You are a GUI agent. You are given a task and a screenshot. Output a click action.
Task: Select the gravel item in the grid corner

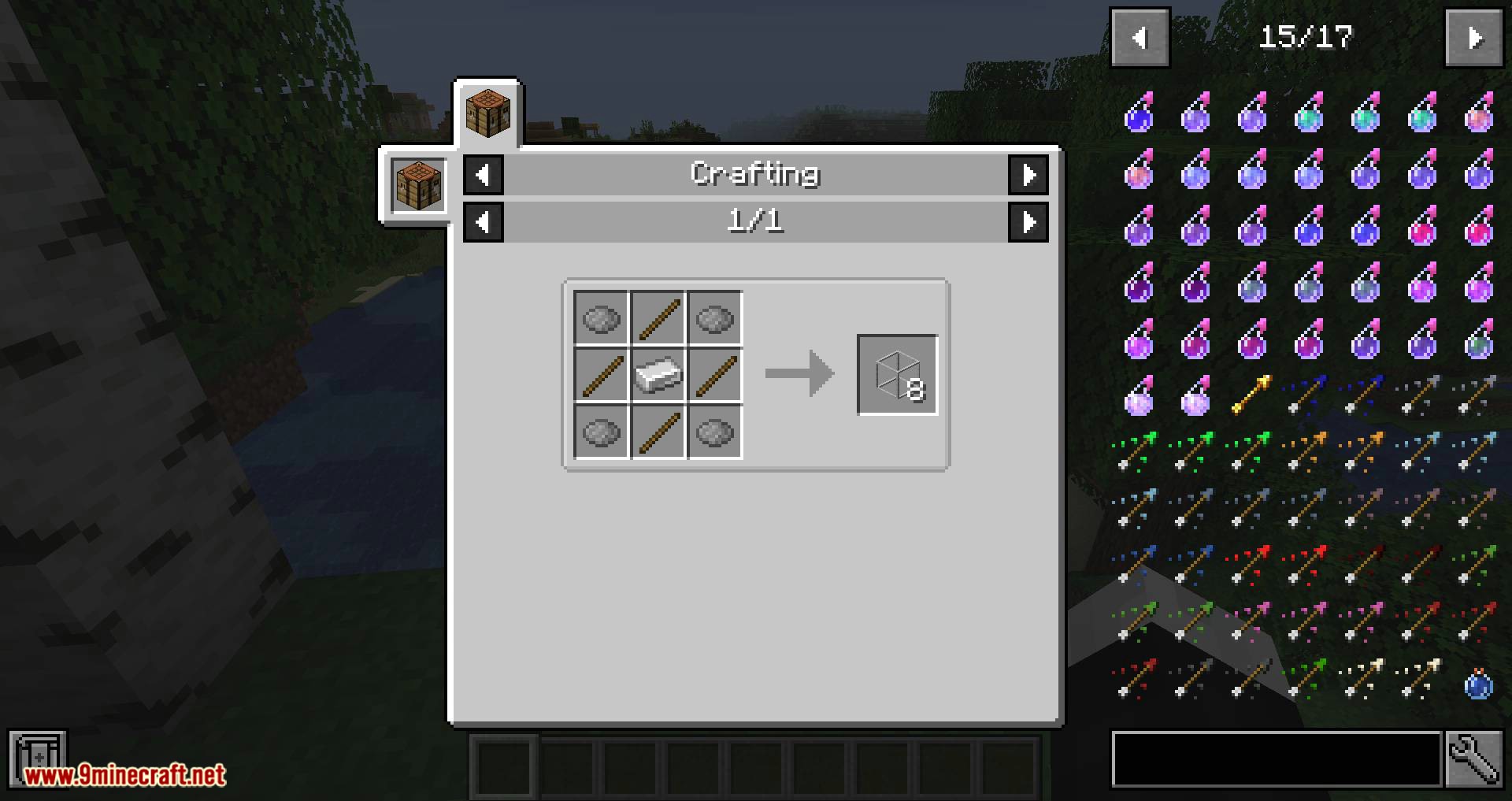(600, 319)
